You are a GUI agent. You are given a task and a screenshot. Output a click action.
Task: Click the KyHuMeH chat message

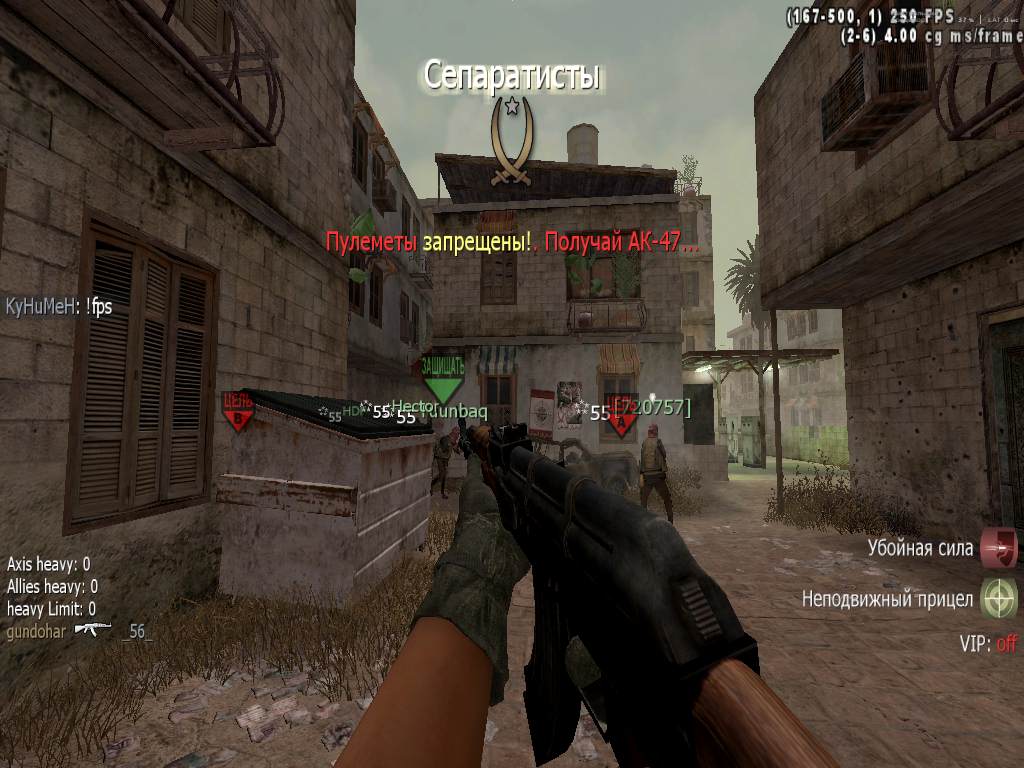coord(59,307)
